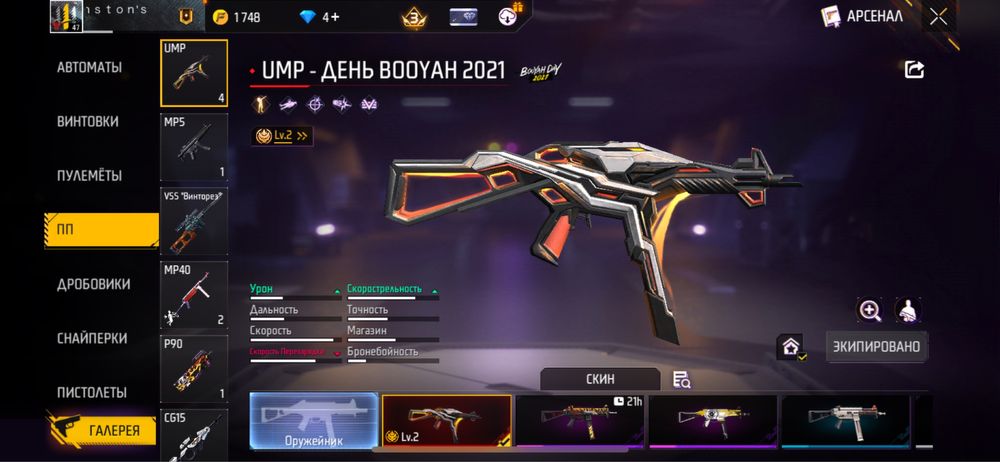Choose the Дробовики category
The height and width of the screenshot is (462, 1000).
click(x=93, y=284)
